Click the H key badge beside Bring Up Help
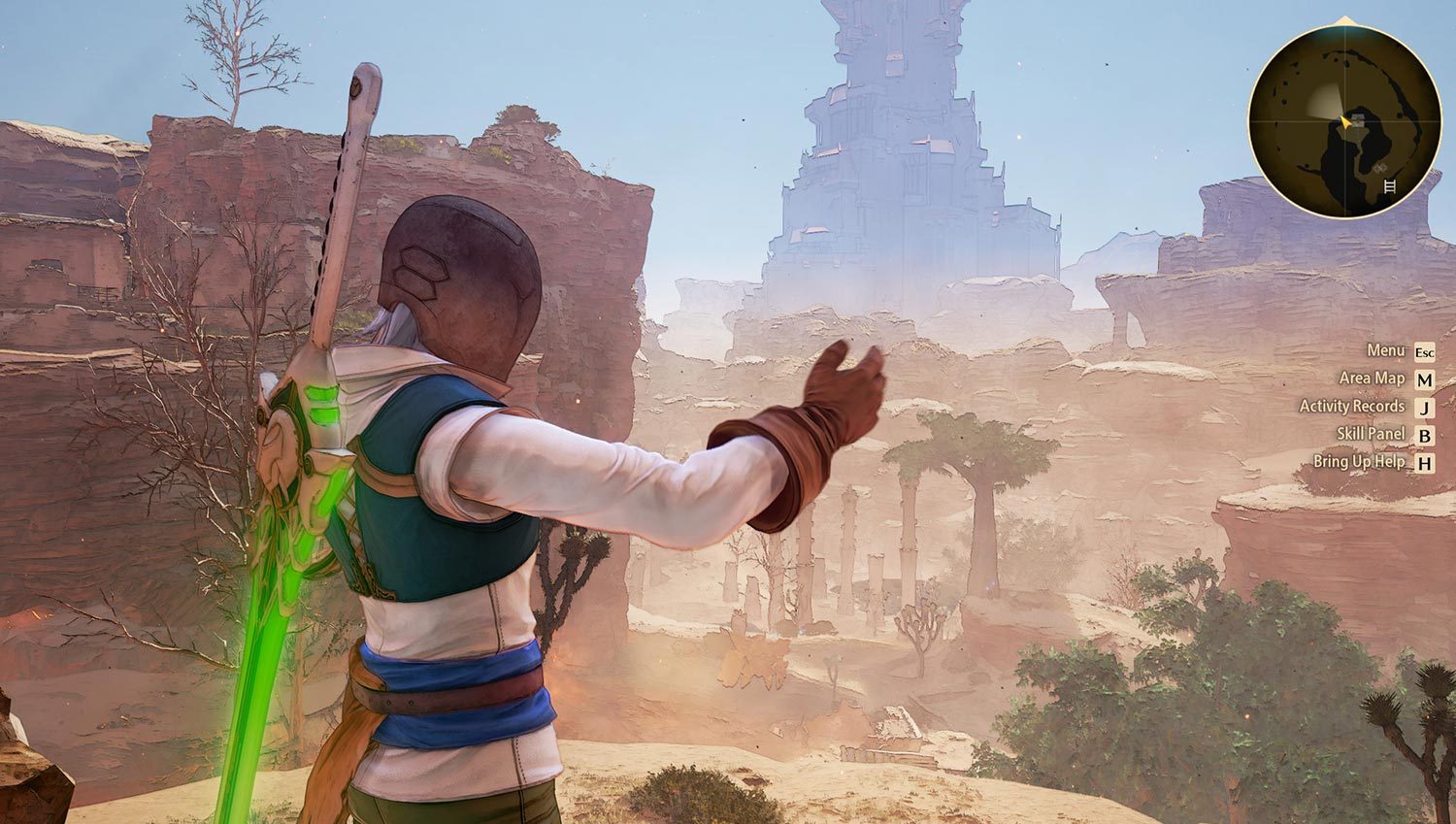 tap(1424, 464)
